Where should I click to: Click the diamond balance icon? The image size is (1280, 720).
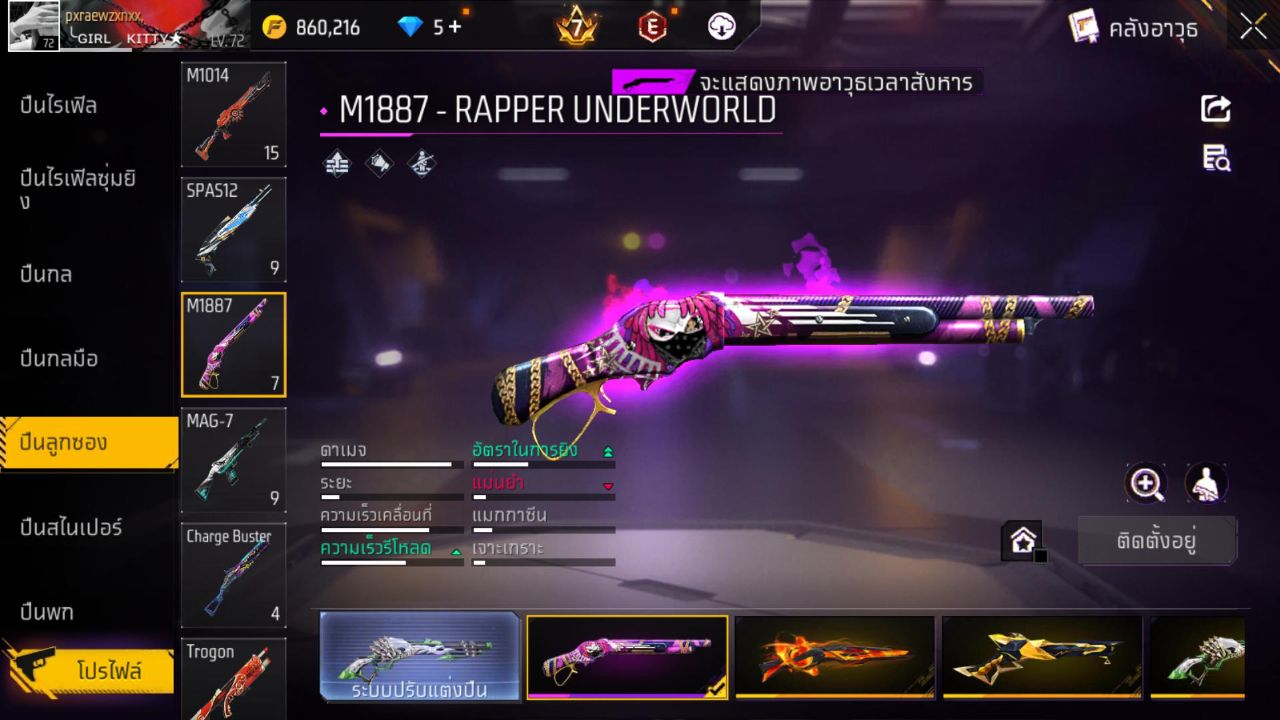(x=408, y=27)
